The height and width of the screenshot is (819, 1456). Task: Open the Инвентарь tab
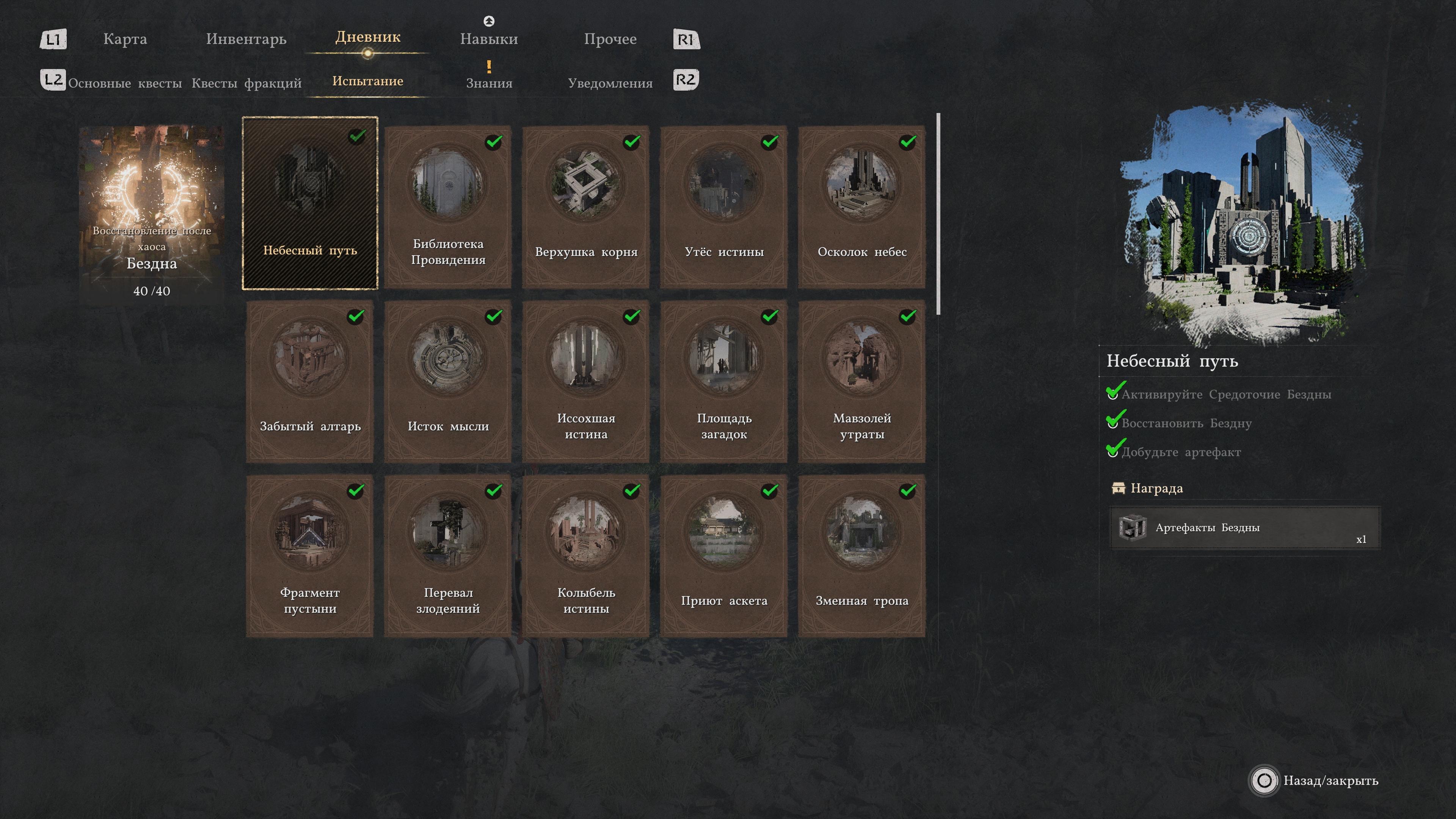246,39
